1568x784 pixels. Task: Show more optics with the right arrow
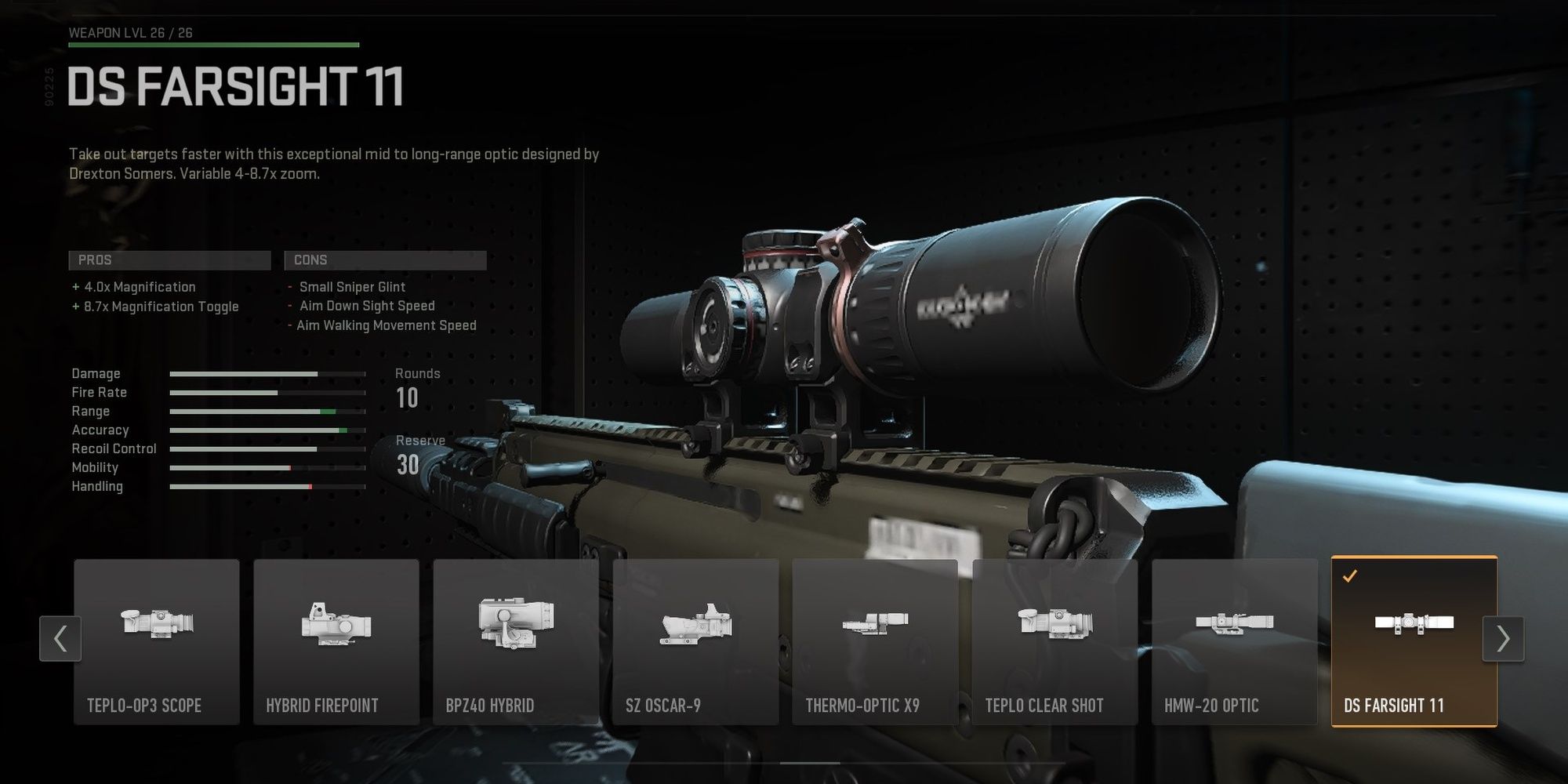tap(1503, 639)
